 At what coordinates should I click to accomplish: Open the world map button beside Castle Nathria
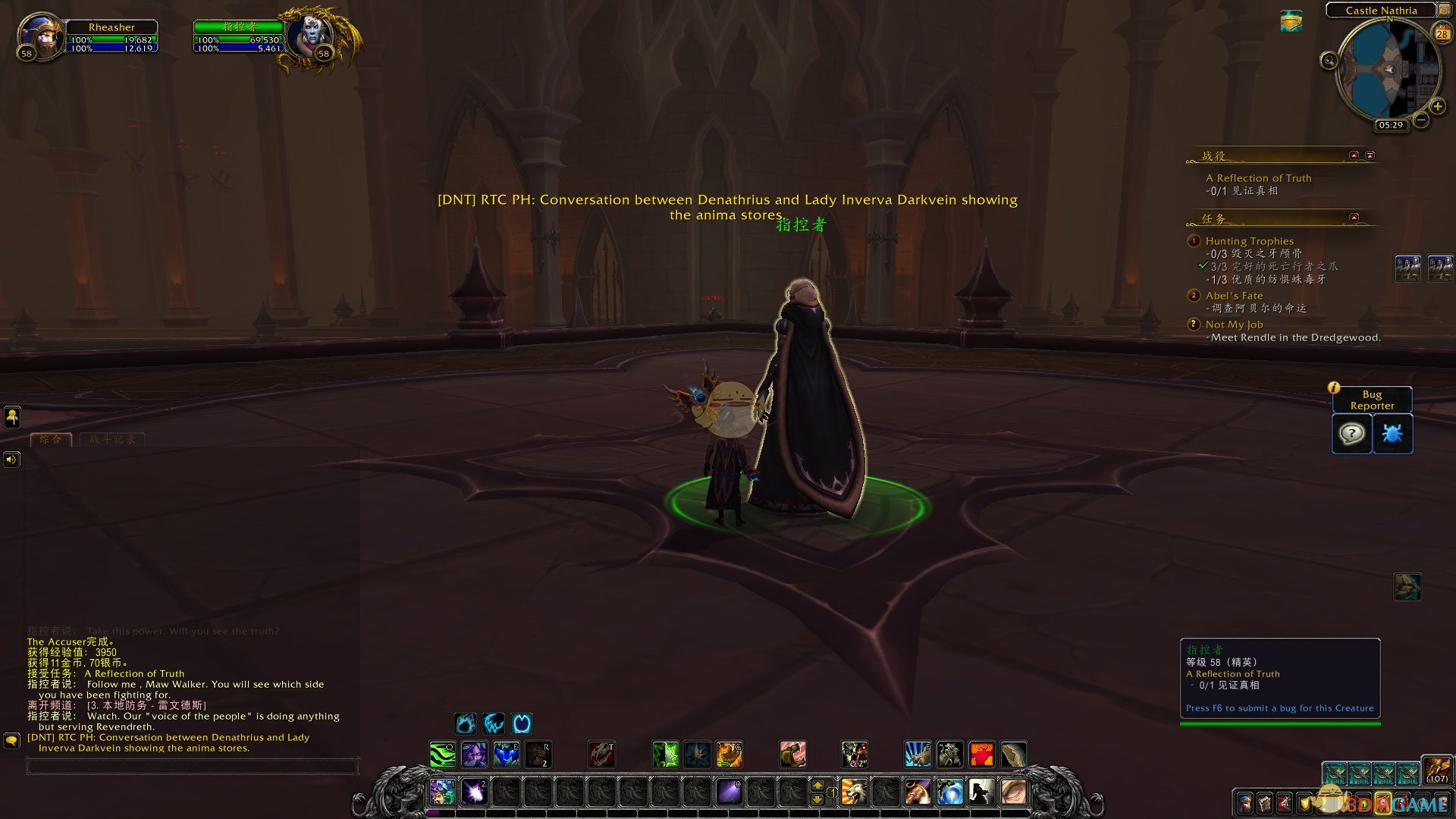click(1444, 10)
